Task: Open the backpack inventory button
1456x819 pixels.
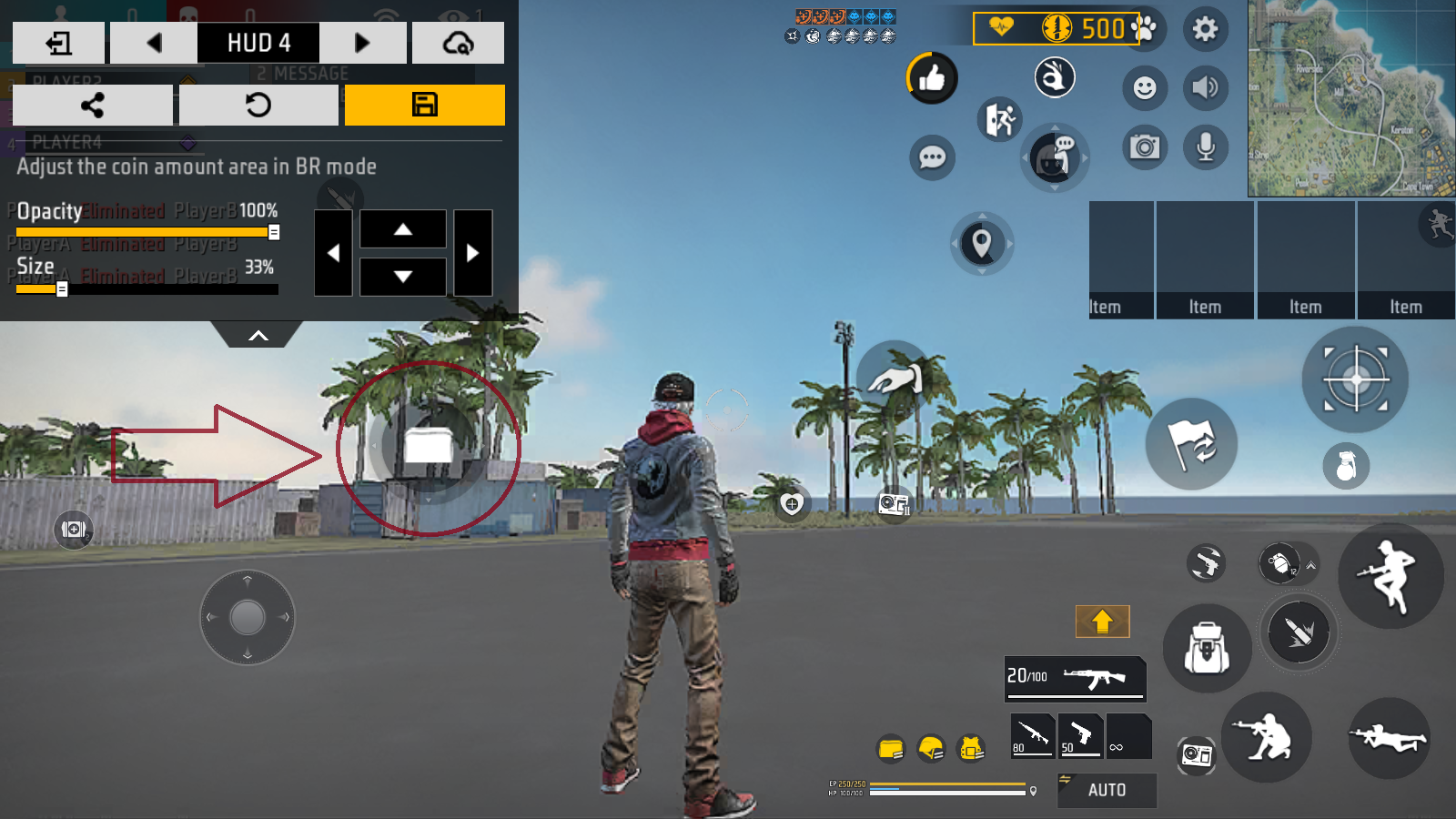Action: coord(1207,649)
